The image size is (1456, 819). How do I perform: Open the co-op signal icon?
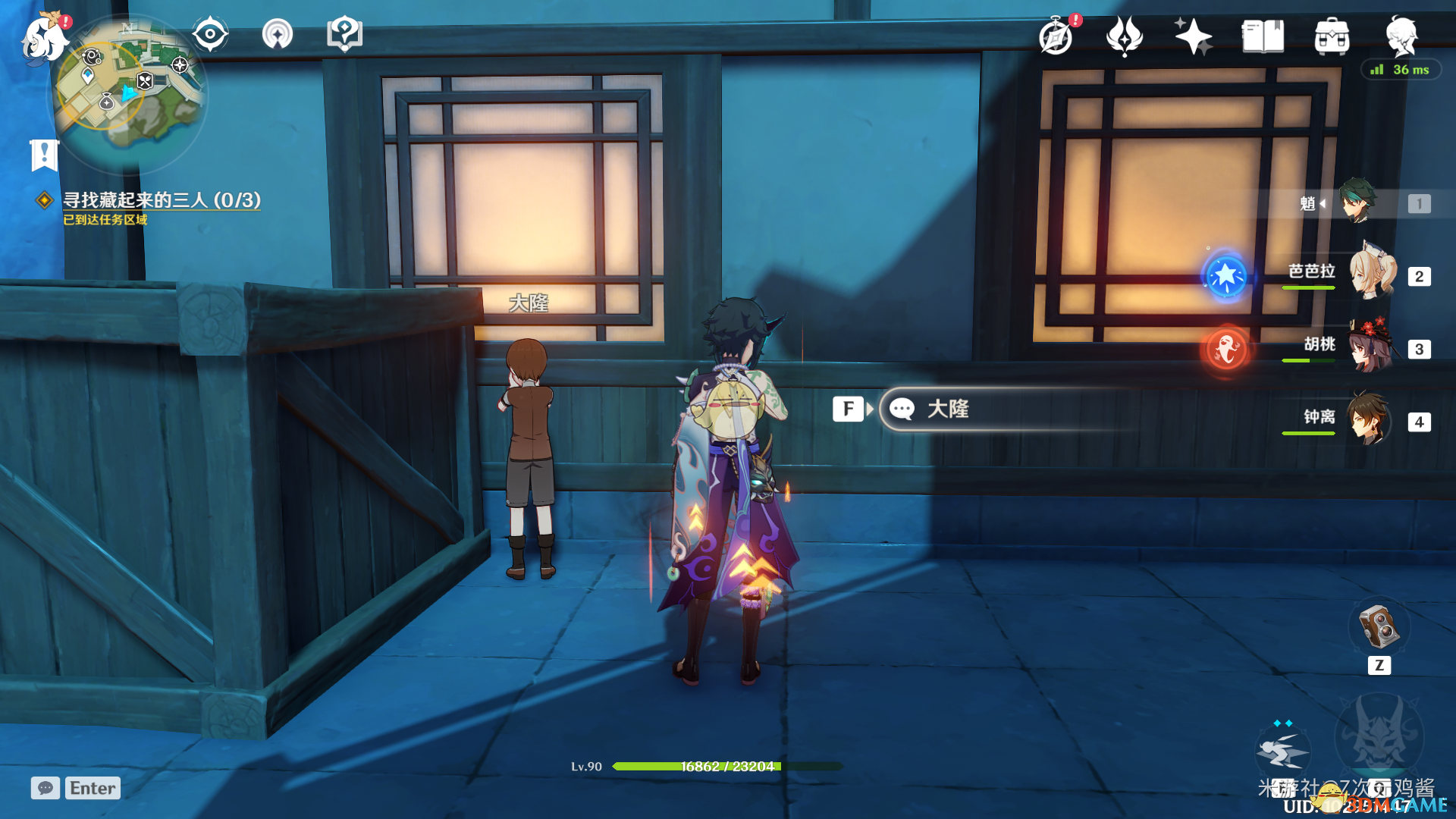pos(278,34)
